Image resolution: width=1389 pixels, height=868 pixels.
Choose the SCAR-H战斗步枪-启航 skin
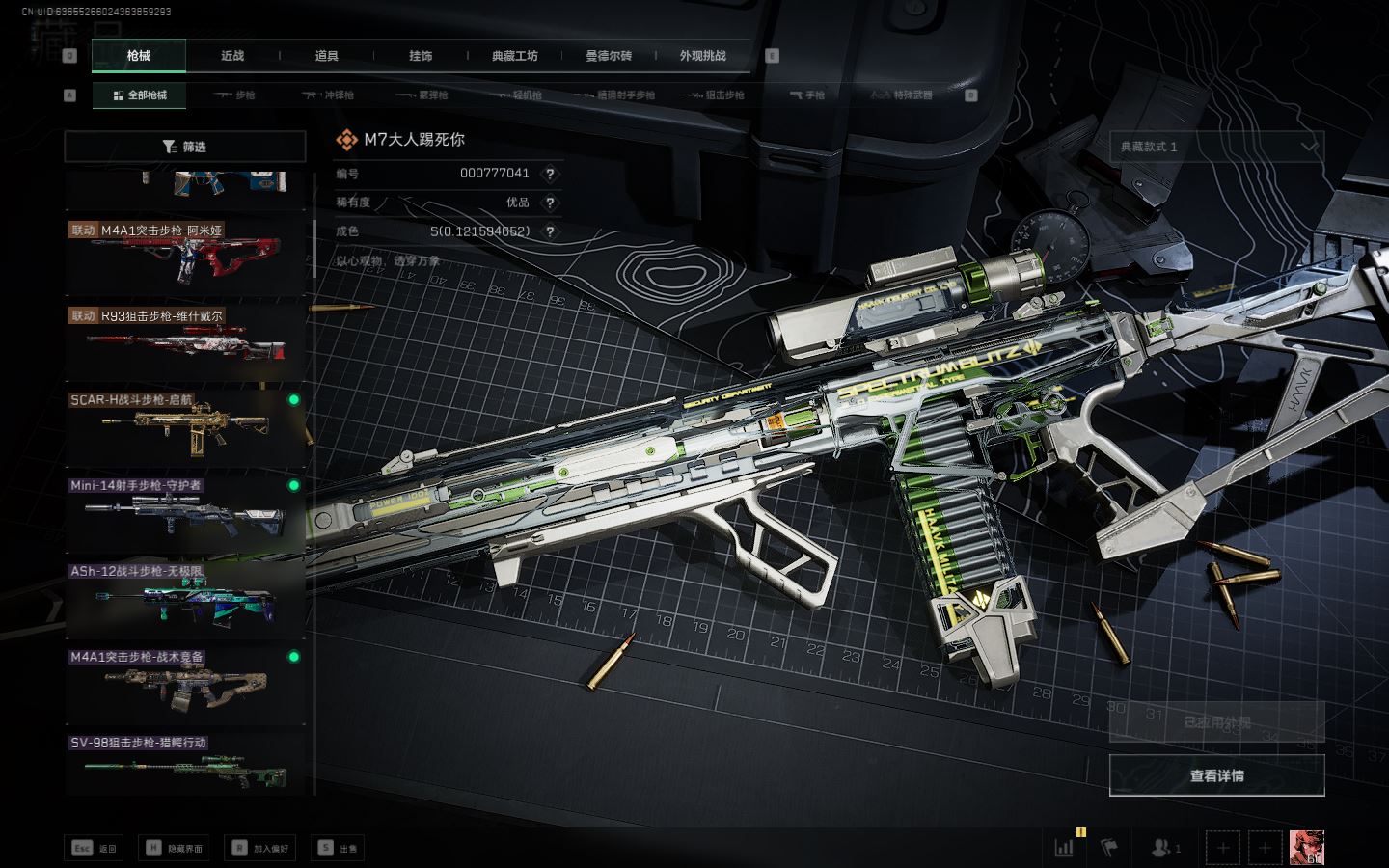[185, 425]
